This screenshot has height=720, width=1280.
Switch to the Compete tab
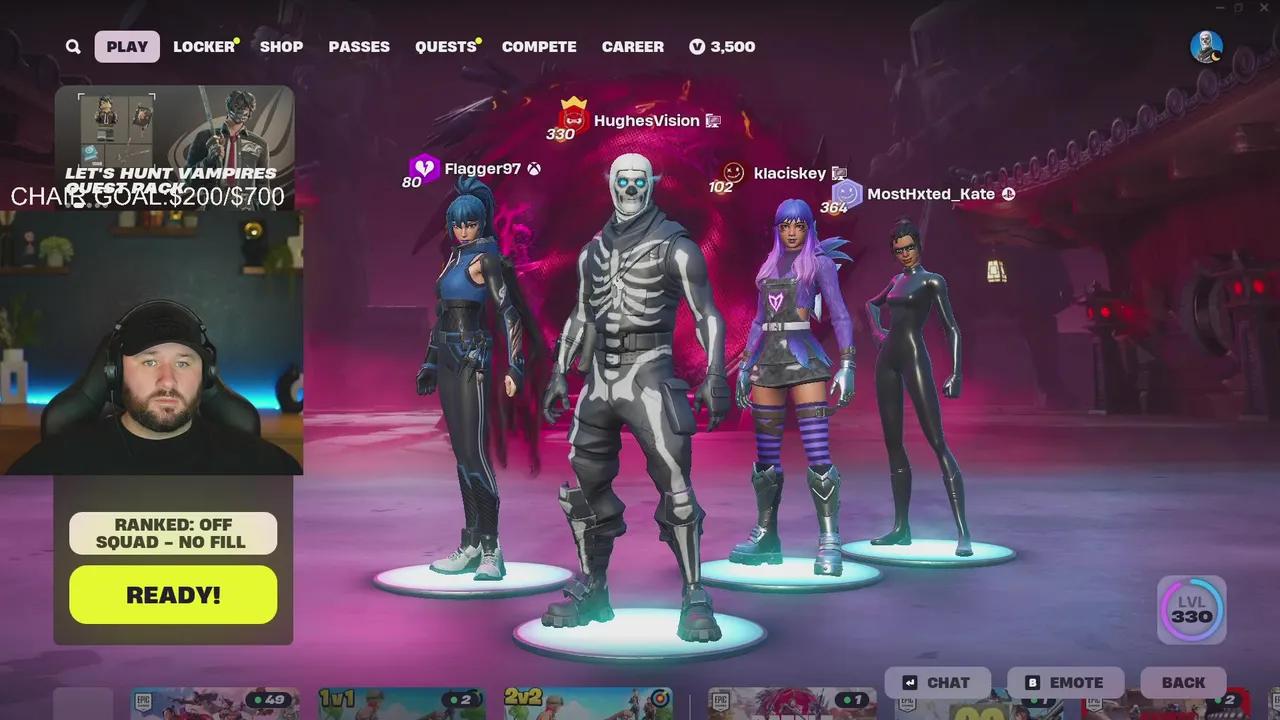[539, 46]
